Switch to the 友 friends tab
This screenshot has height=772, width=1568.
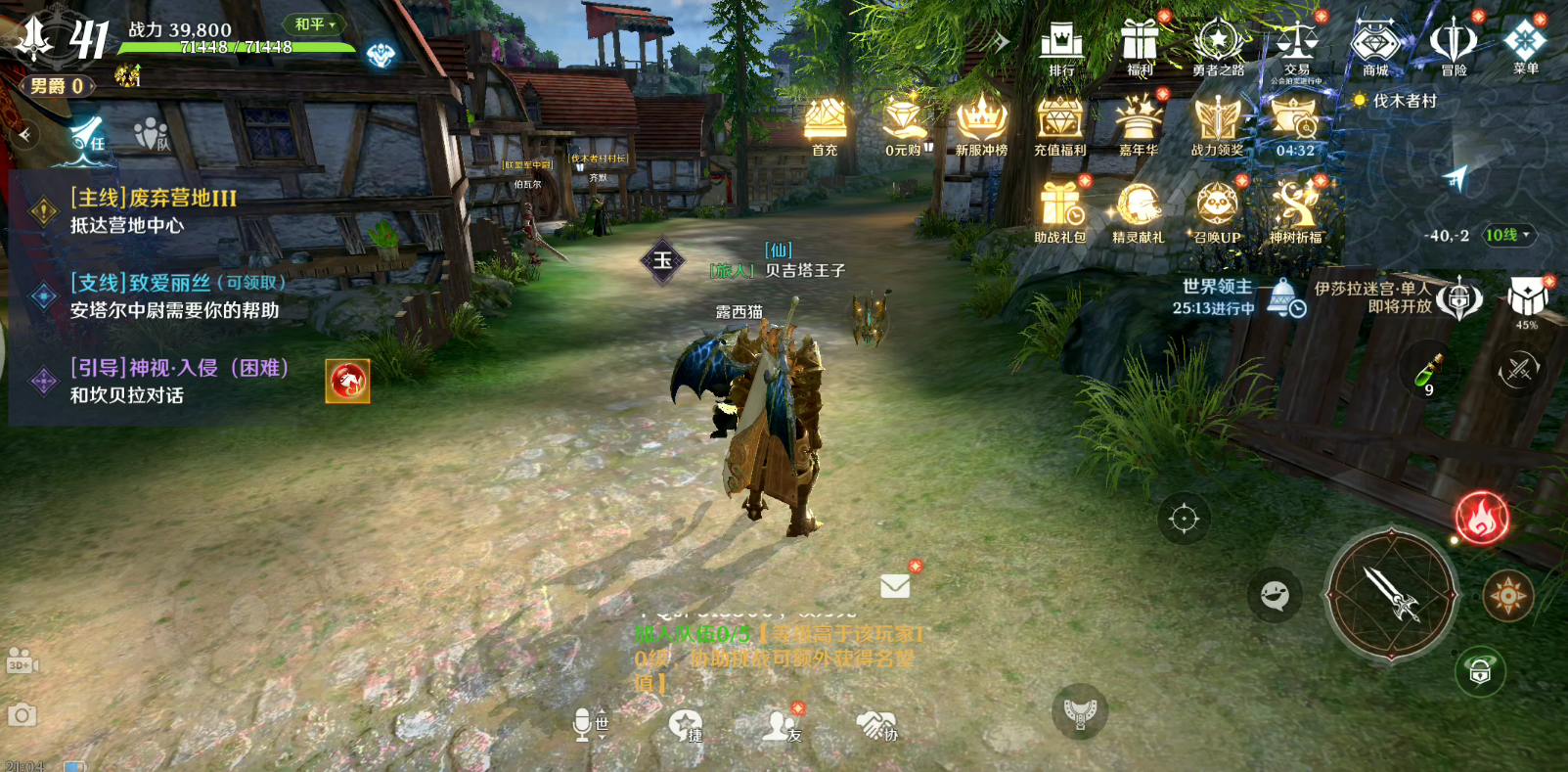point(776,726)
